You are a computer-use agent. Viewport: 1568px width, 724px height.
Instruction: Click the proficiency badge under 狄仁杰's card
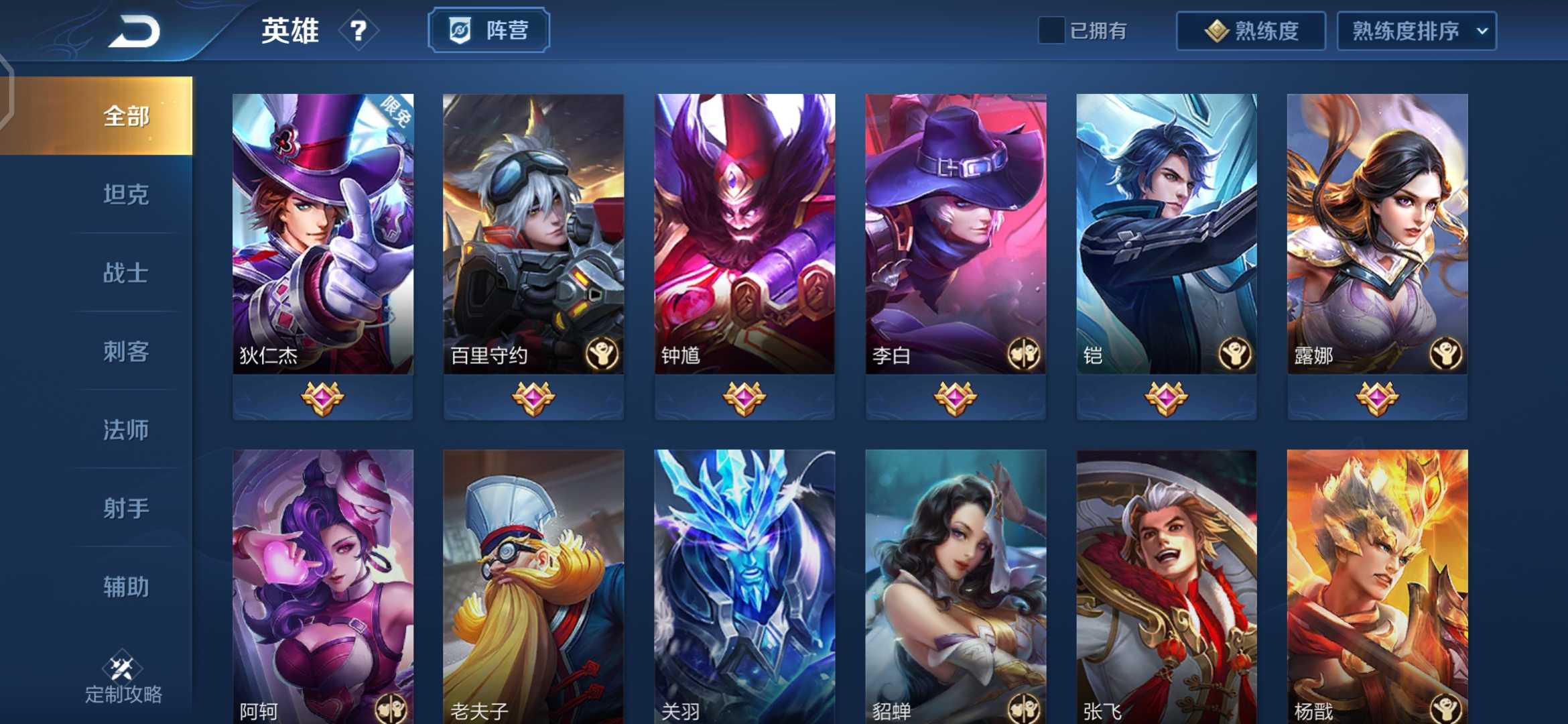click(x=322, y=398)
